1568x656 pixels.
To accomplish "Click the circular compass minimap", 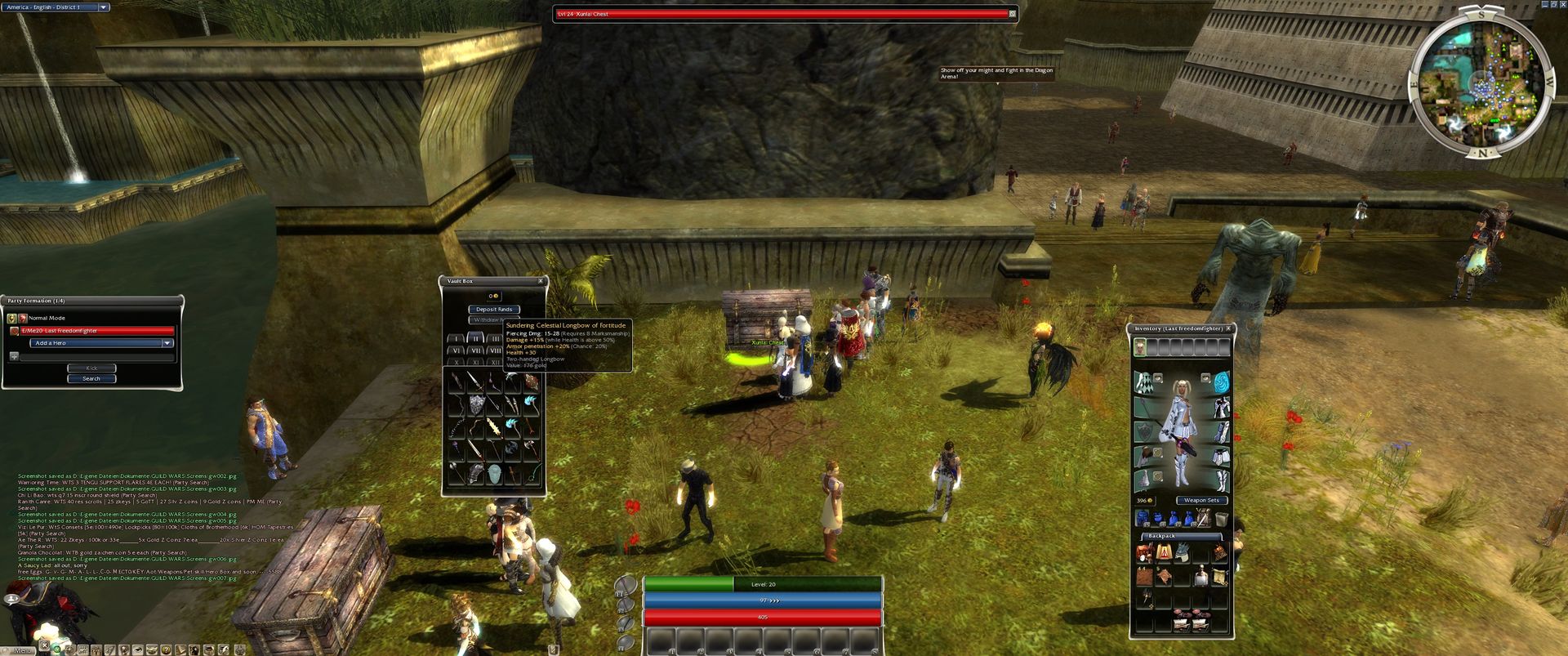I will (x=1481, y=83).
